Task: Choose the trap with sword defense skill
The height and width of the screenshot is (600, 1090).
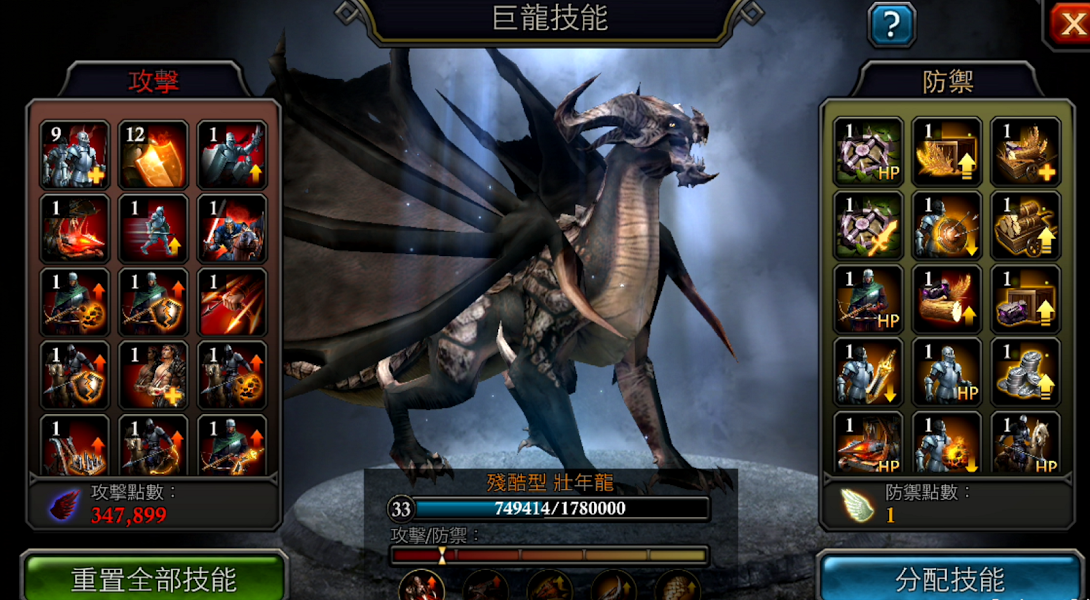Action: point(867,226)
